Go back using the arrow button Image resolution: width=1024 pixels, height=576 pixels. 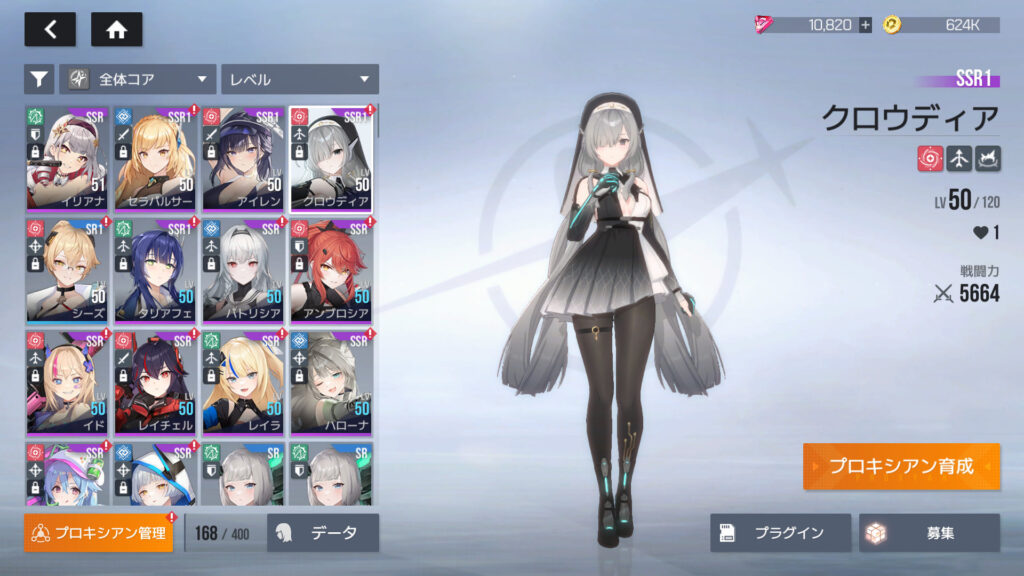click(x=50, y=30)
